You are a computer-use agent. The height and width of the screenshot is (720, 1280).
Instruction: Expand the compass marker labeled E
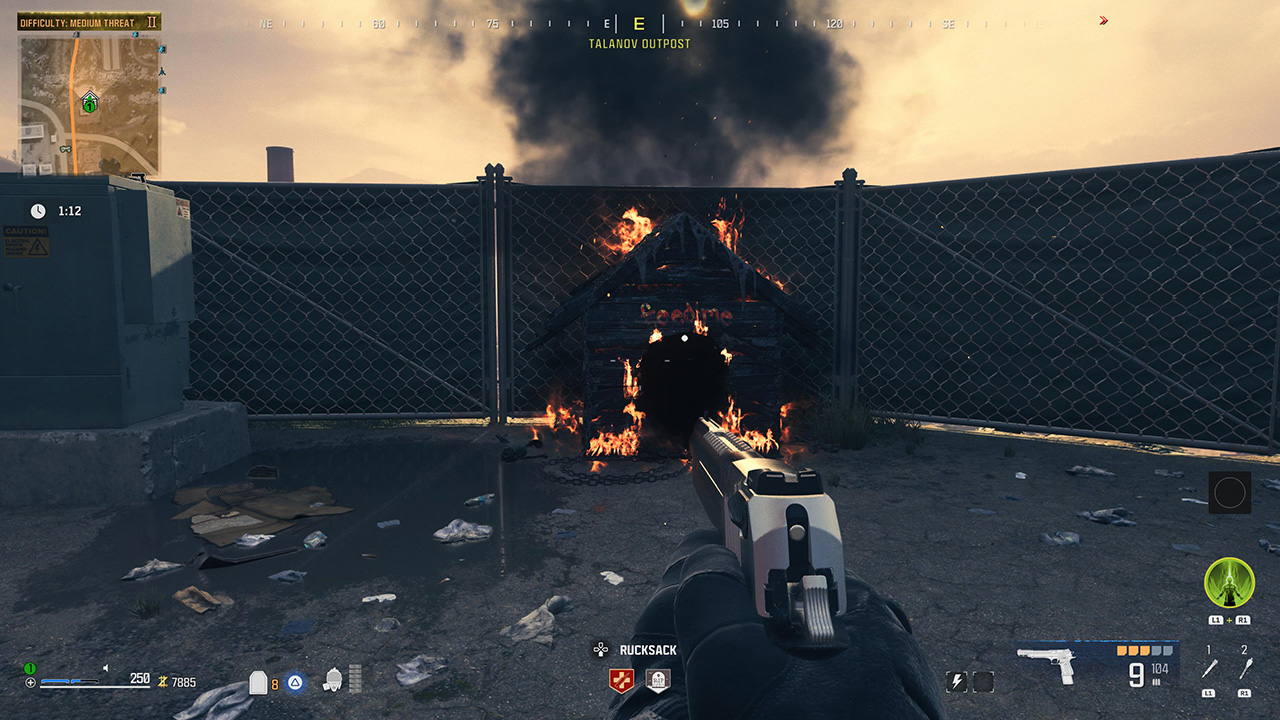click(x=637, y=22)
